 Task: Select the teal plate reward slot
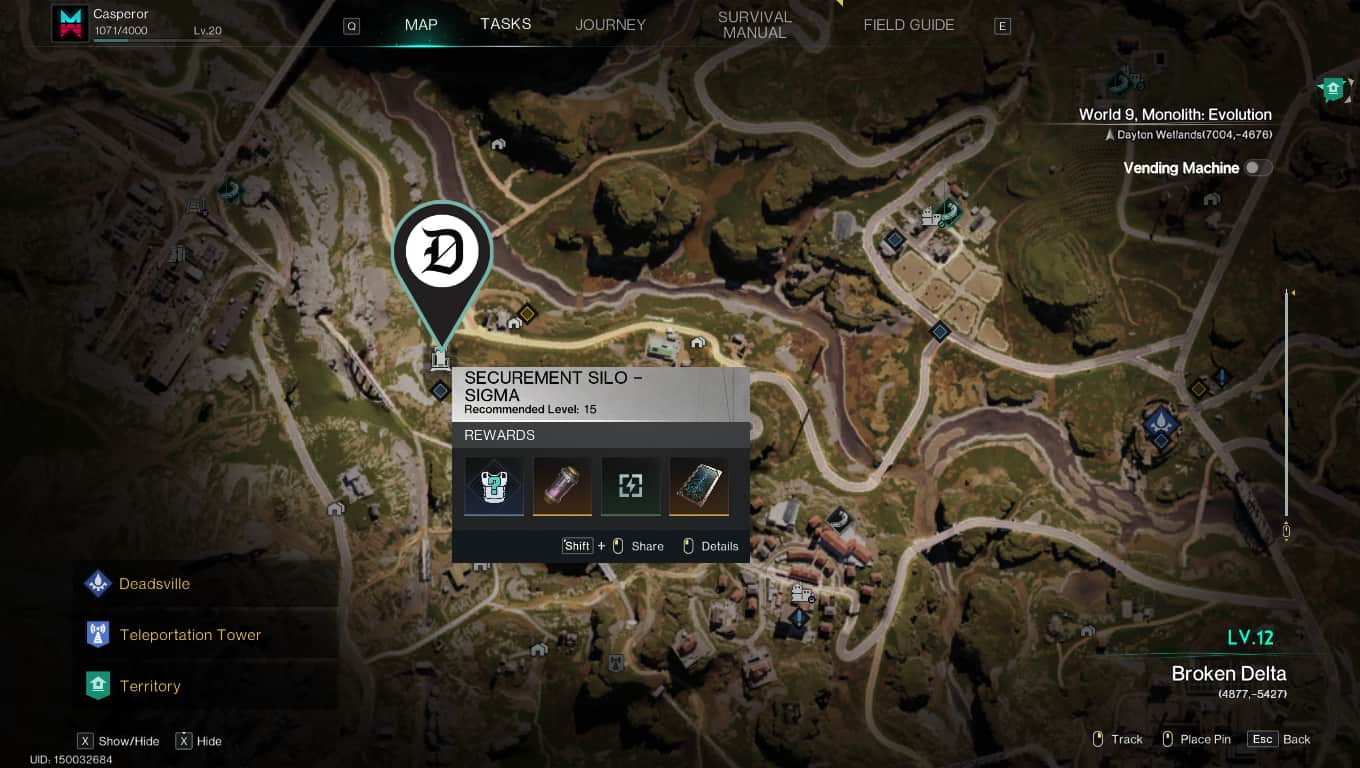(698, 487)
